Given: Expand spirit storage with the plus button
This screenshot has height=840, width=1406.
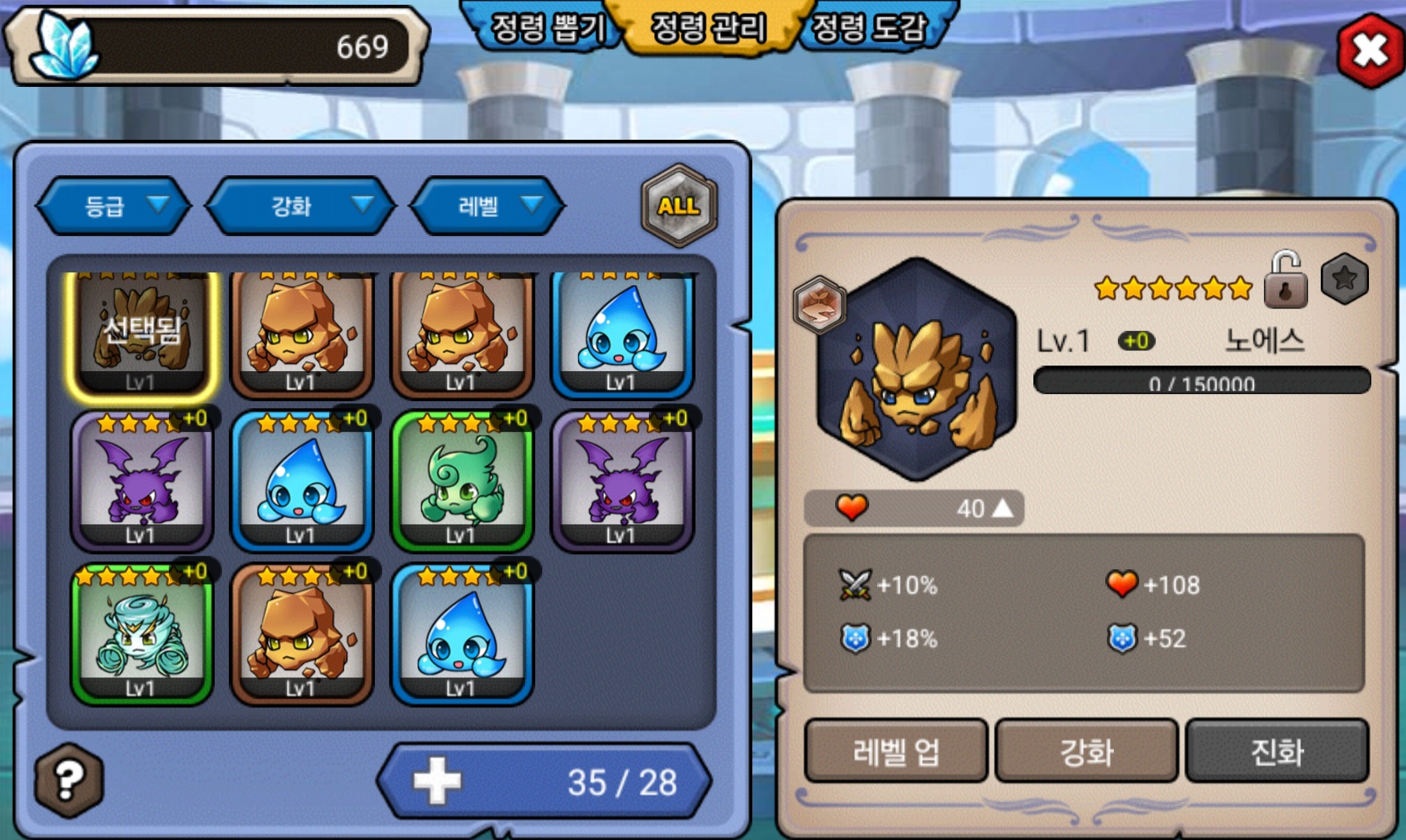Looking at the screenshot, I should coord(437,782).
